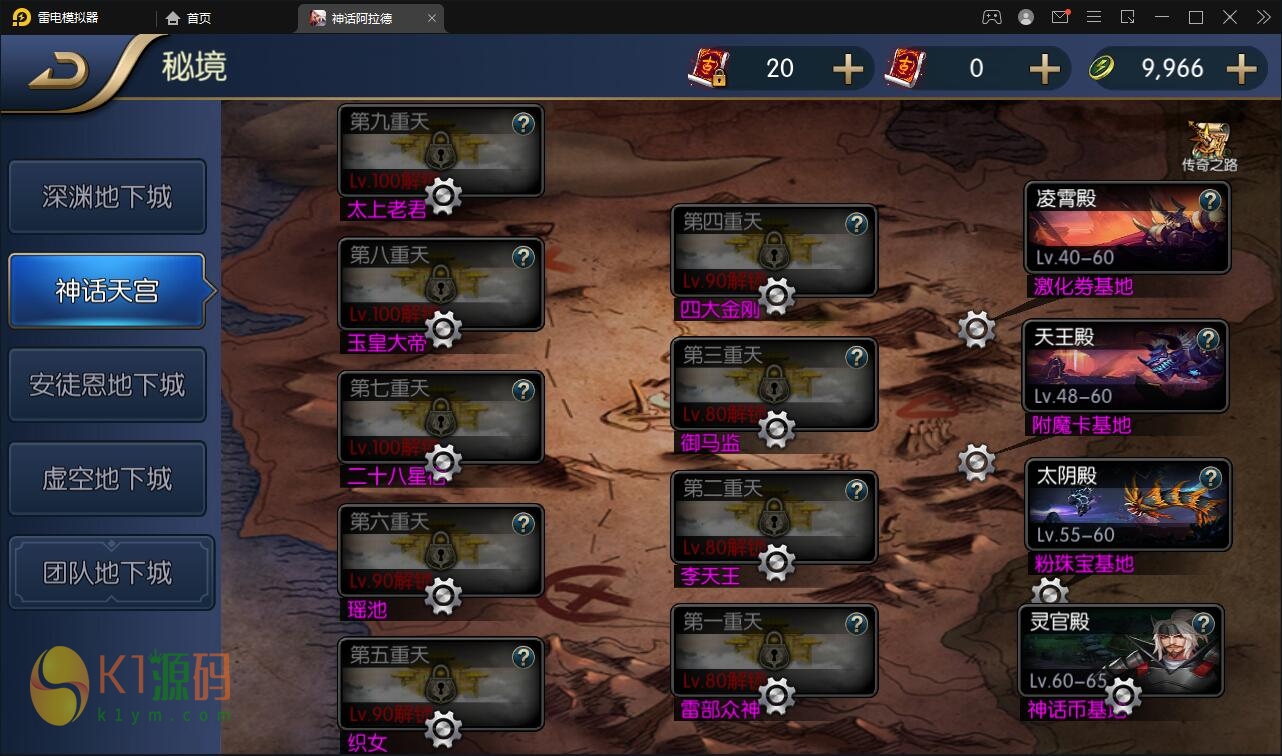Image resolution: width=1282 pixels, height=756 pixels.
Task: Open the 传奇之路 icon
Action: click(x=1209, y=146)
